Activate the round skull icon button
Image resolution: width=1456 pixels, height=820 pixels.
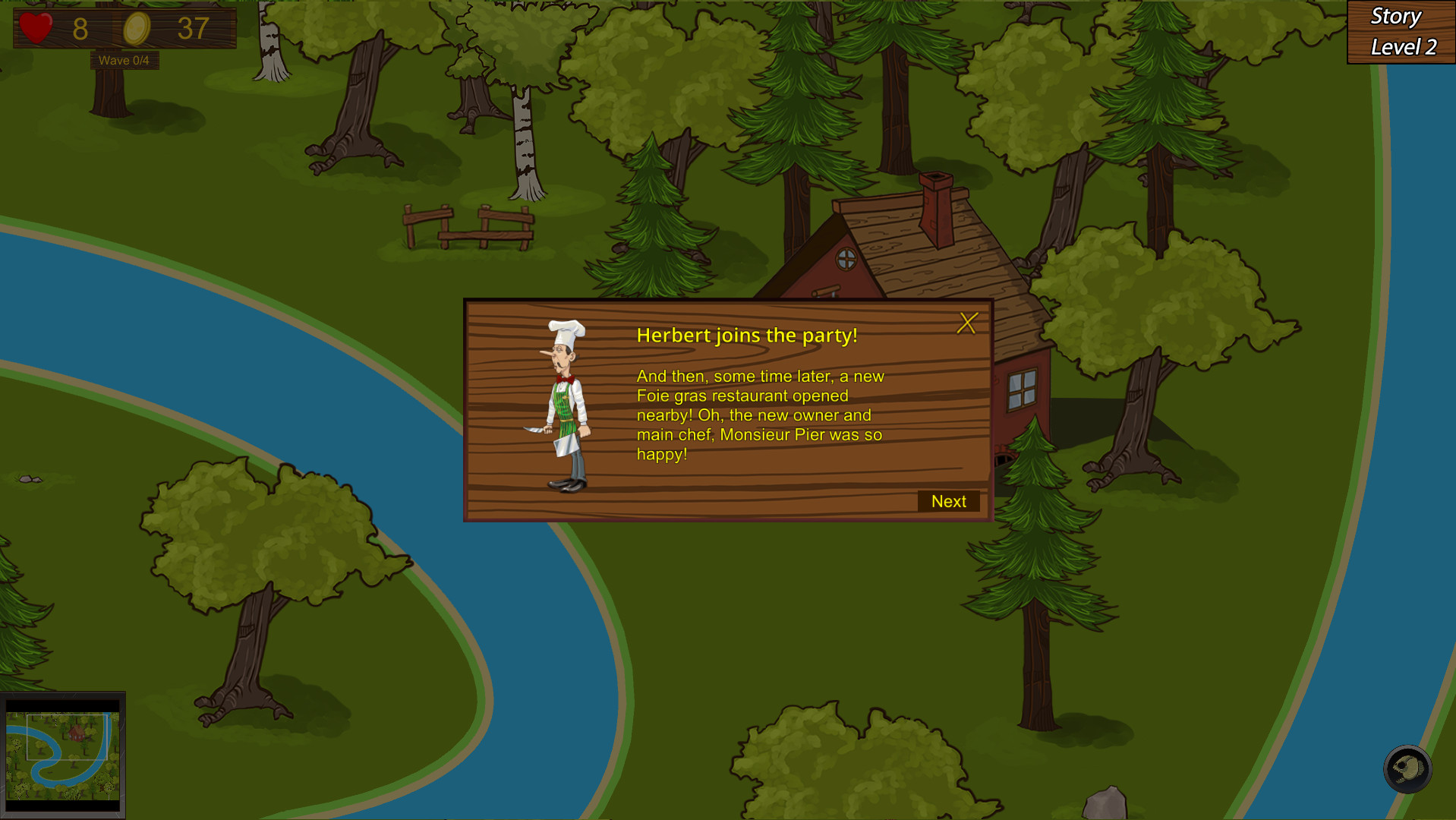pos(1407,769)
